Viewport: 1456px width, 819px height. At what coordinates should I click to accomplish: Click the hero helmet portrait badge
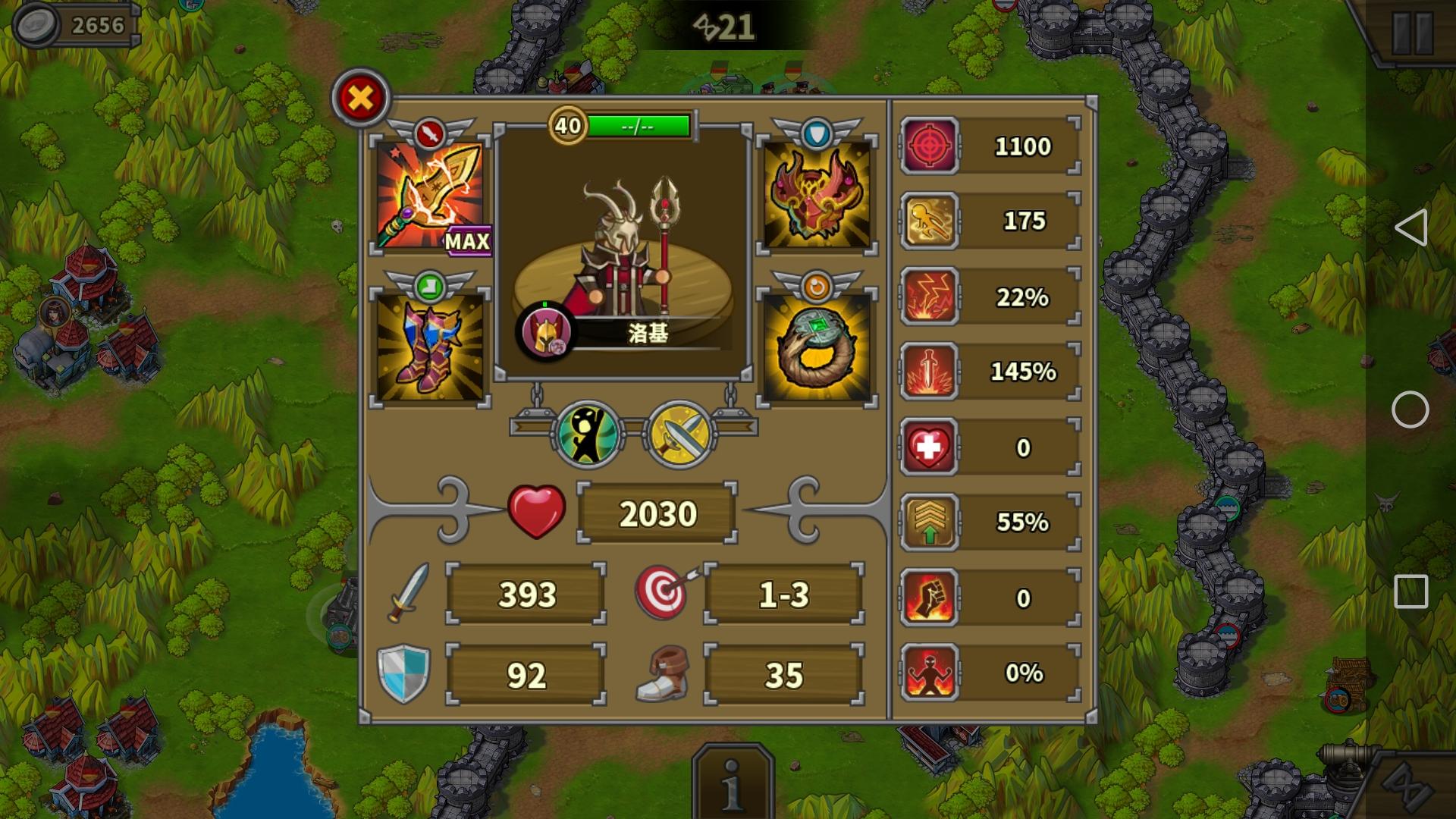(546, 332)
